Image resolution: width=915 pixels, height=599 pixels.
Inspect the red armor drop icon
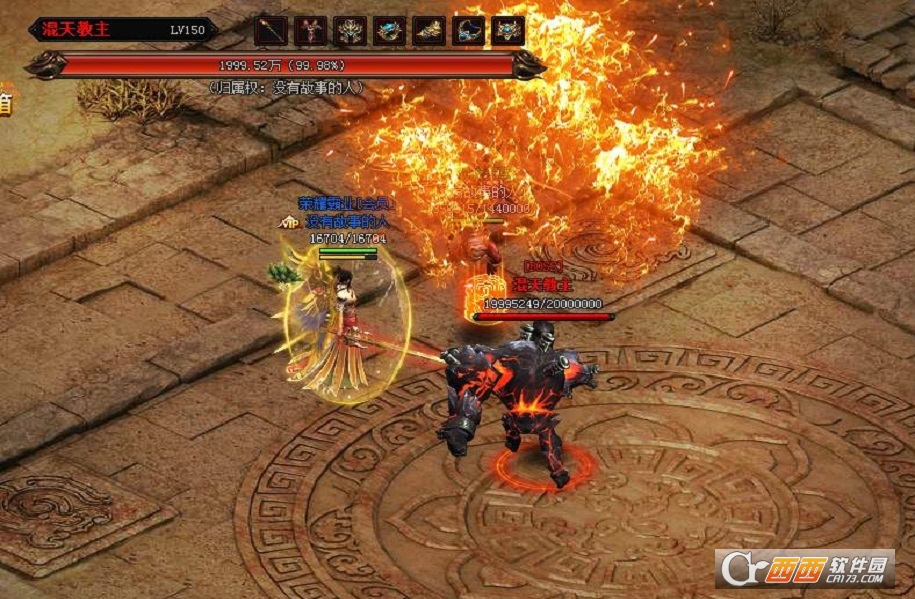point(310,31)
